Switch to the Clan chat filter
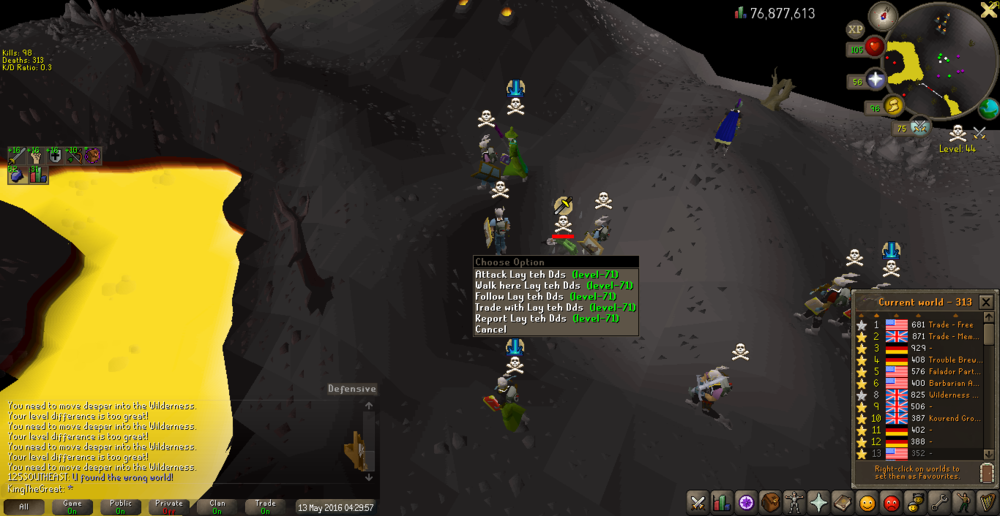 click(216, 507)
